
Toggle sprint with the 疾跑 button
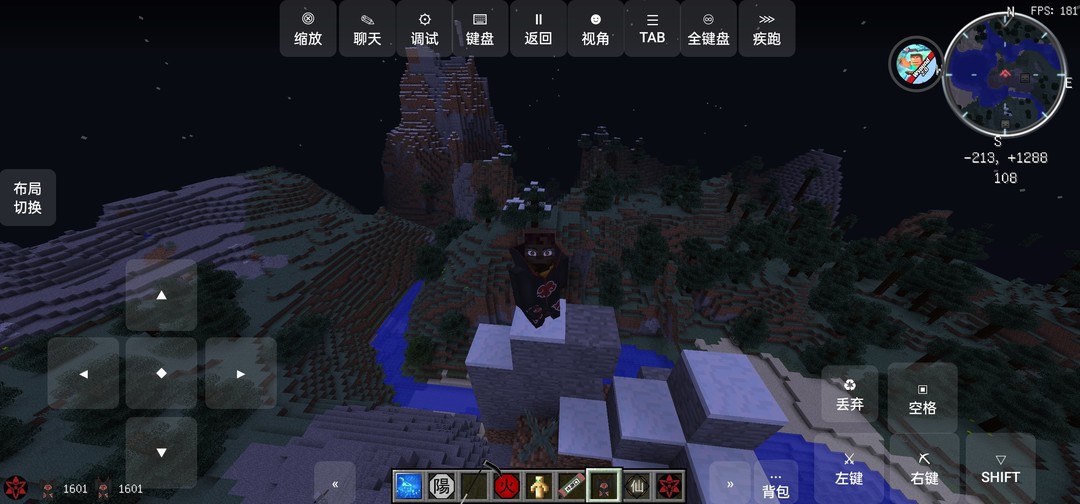point(767,28)
